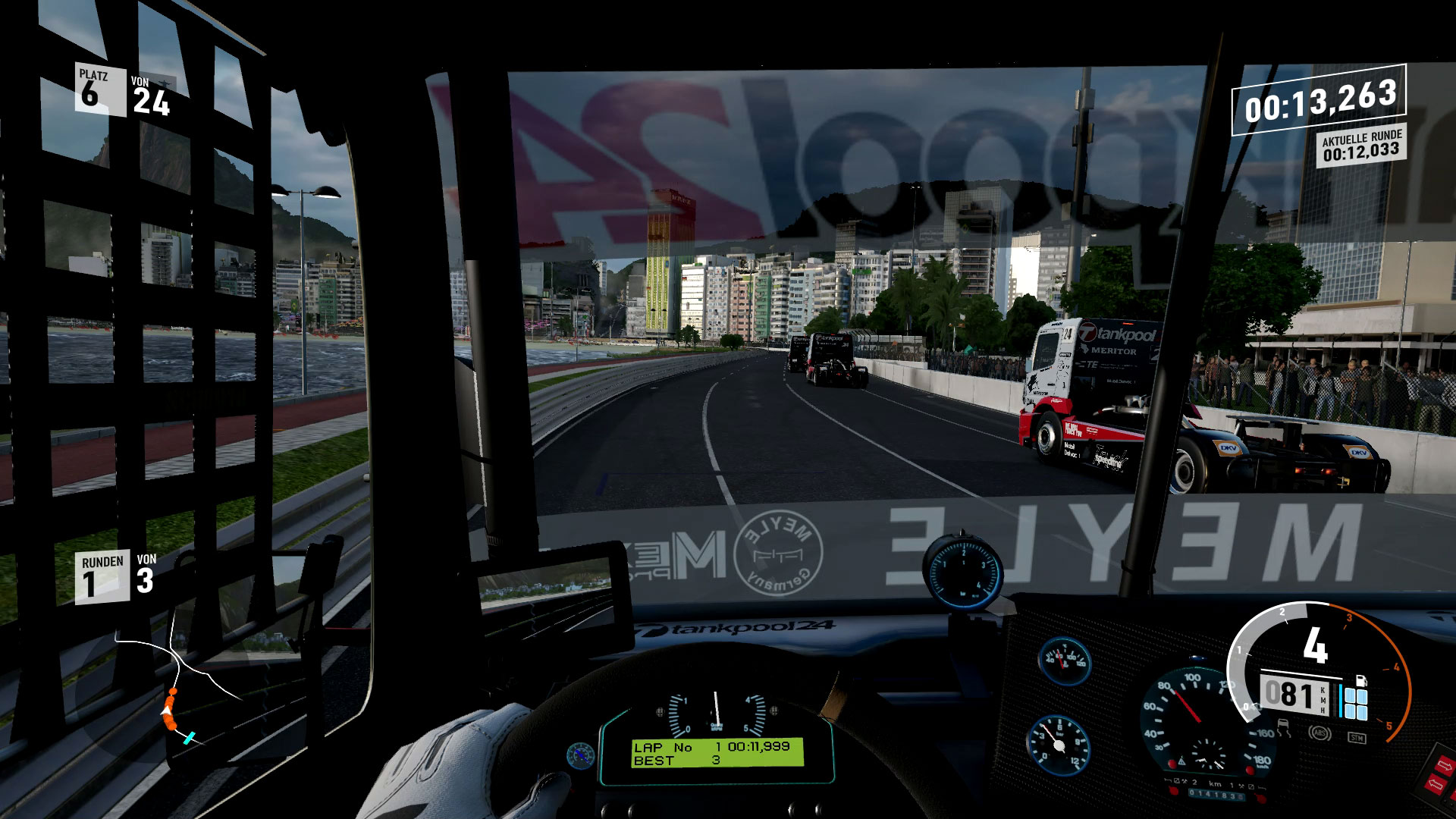Screen dimensions: 1456x819
Task: Click the traction control skid icon
Action: click(1285, 727)
